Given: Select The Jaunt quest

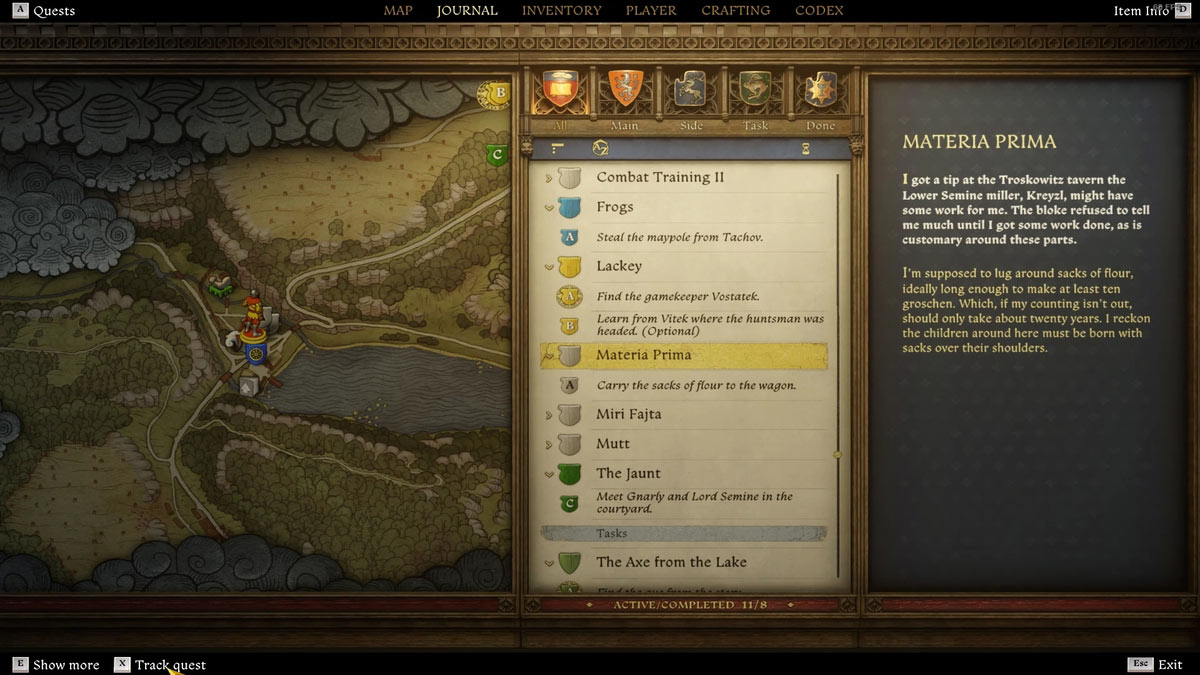Looking at the screenshot, I should click(x=628, y=473).
